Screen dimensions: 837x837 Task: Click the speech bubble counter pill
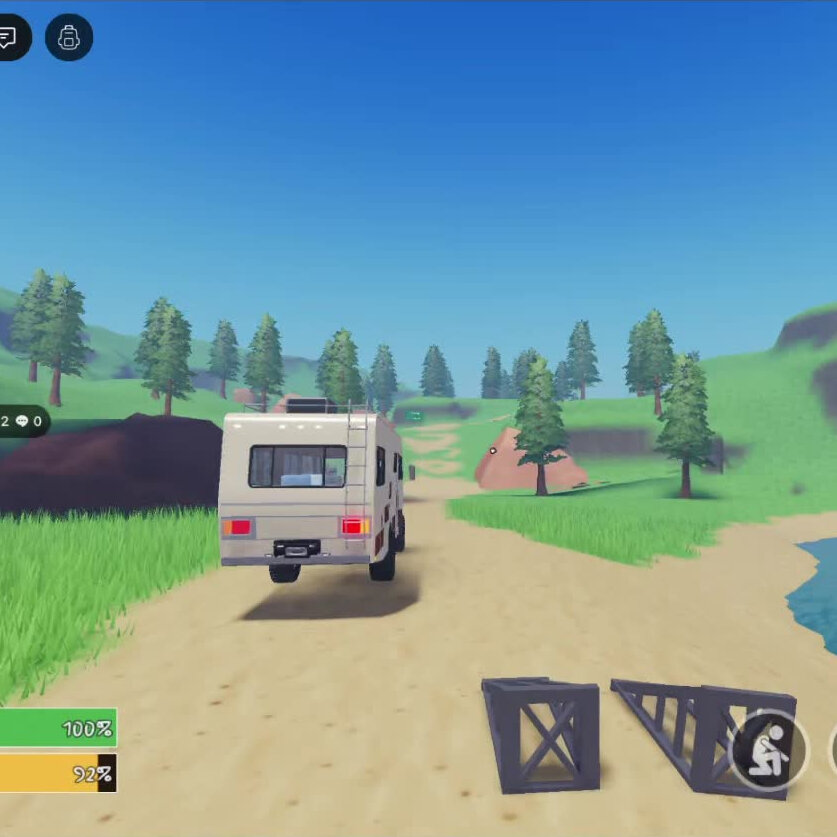22,421
